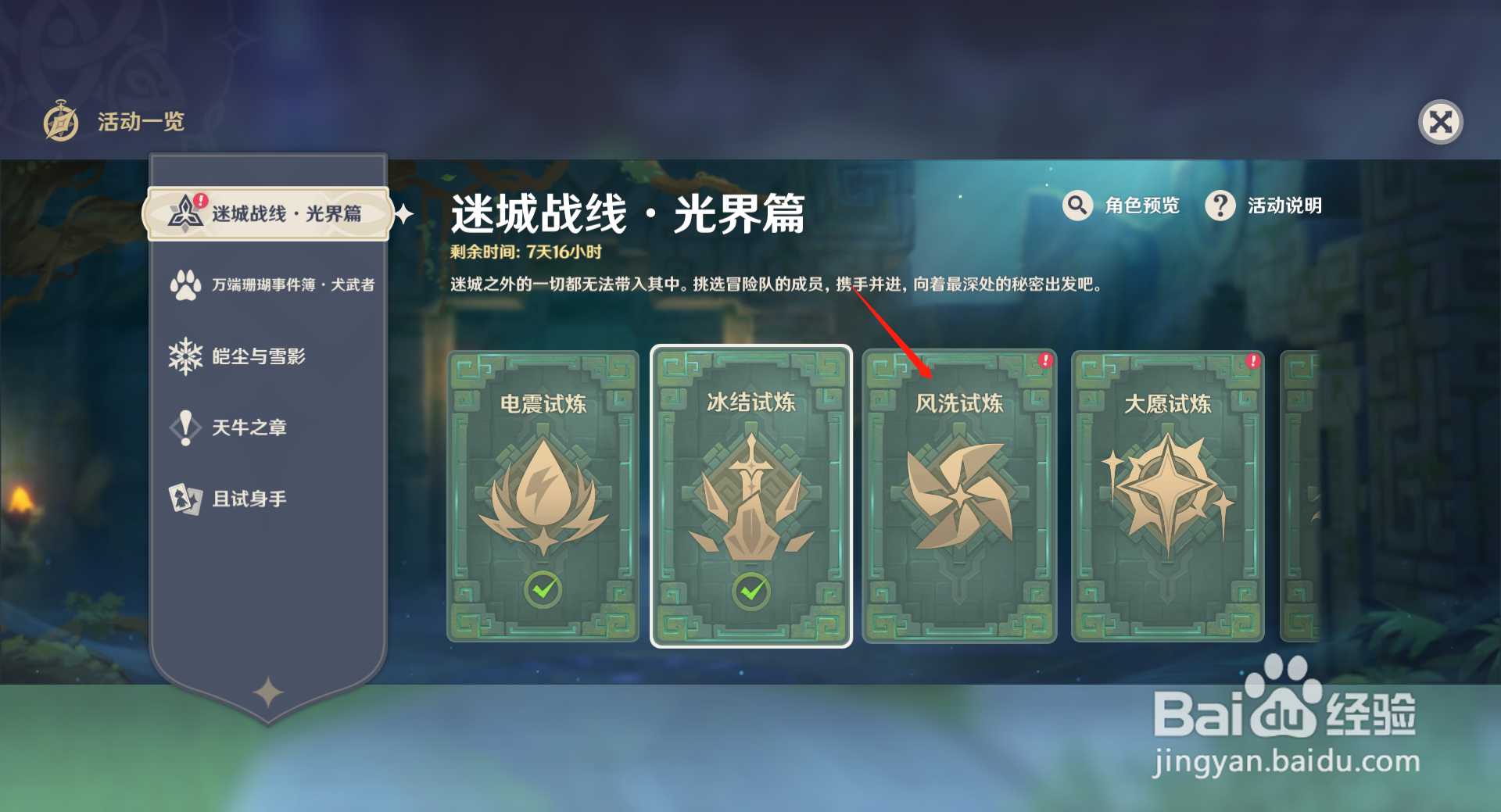Select the 皑尘与雪影 event entry

point(258,356)
